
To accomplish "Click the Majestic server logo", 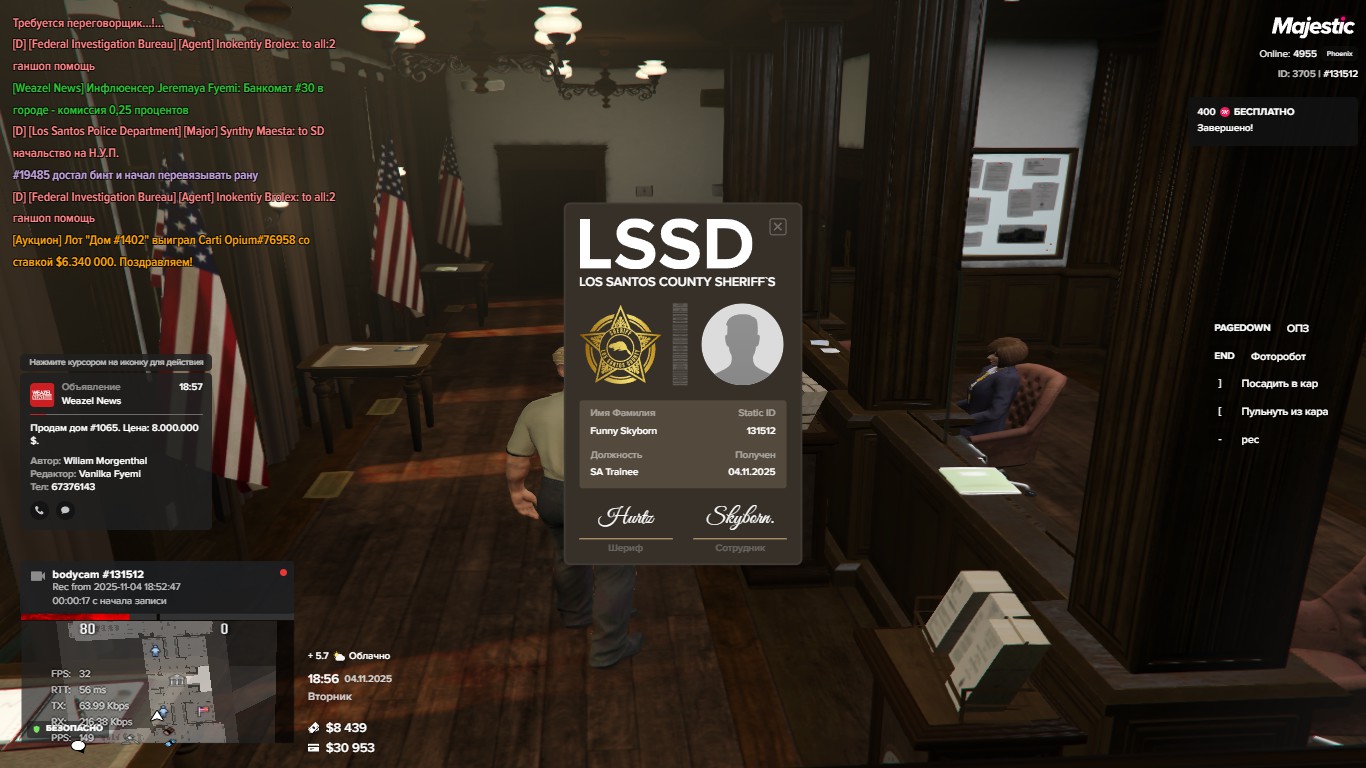I will click(x=1312, y=27).
